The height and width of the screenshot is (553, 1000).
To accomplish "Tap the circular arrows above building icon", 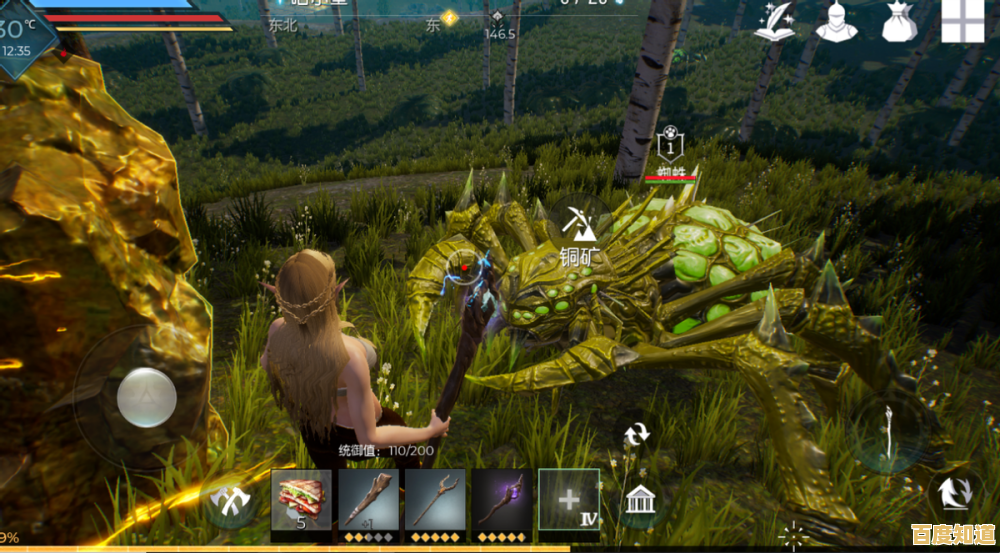I will pyautogui.click(x=637, y=434).
